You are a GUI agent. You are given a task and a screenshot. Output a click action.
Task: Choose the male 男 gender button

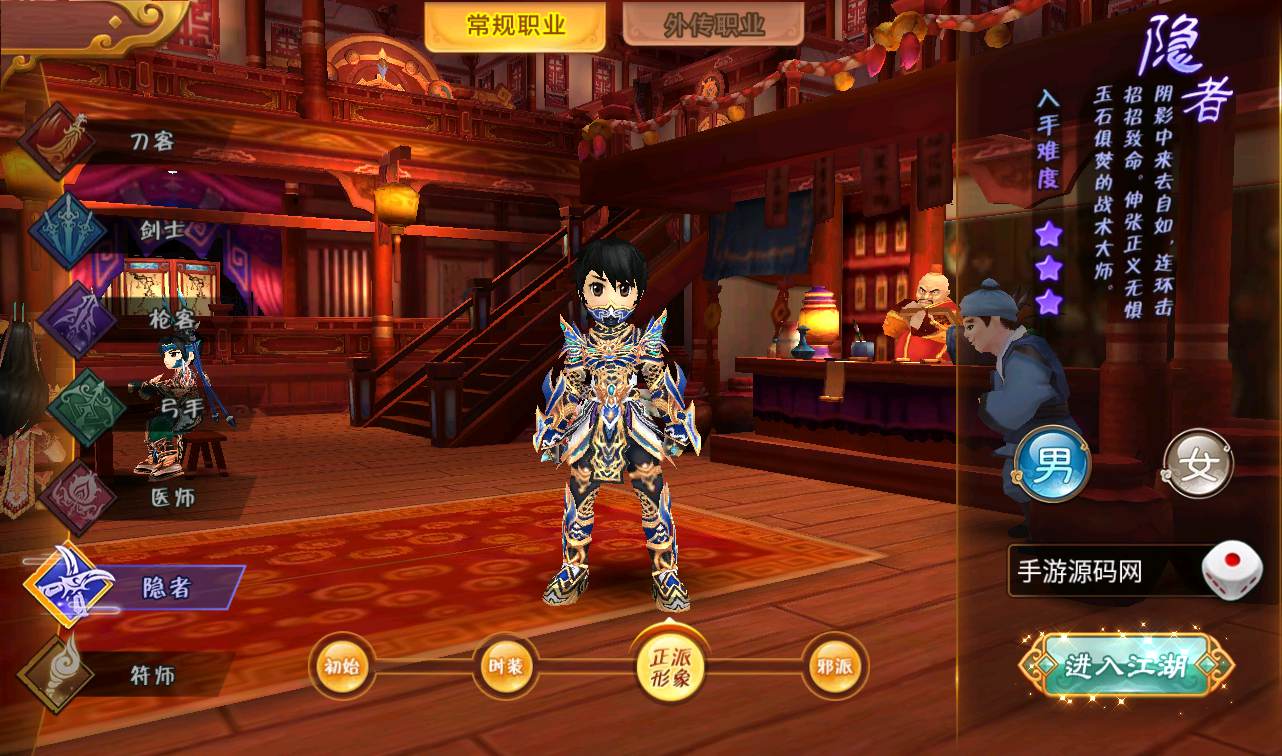(1052, 464)
